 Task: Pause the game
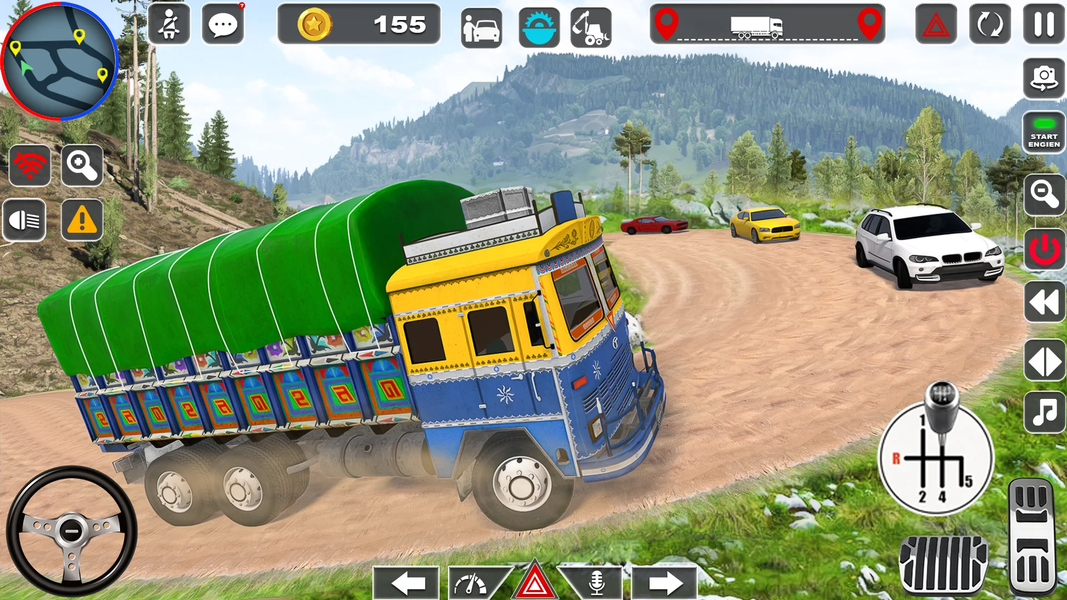click(x=1043, y=24)
